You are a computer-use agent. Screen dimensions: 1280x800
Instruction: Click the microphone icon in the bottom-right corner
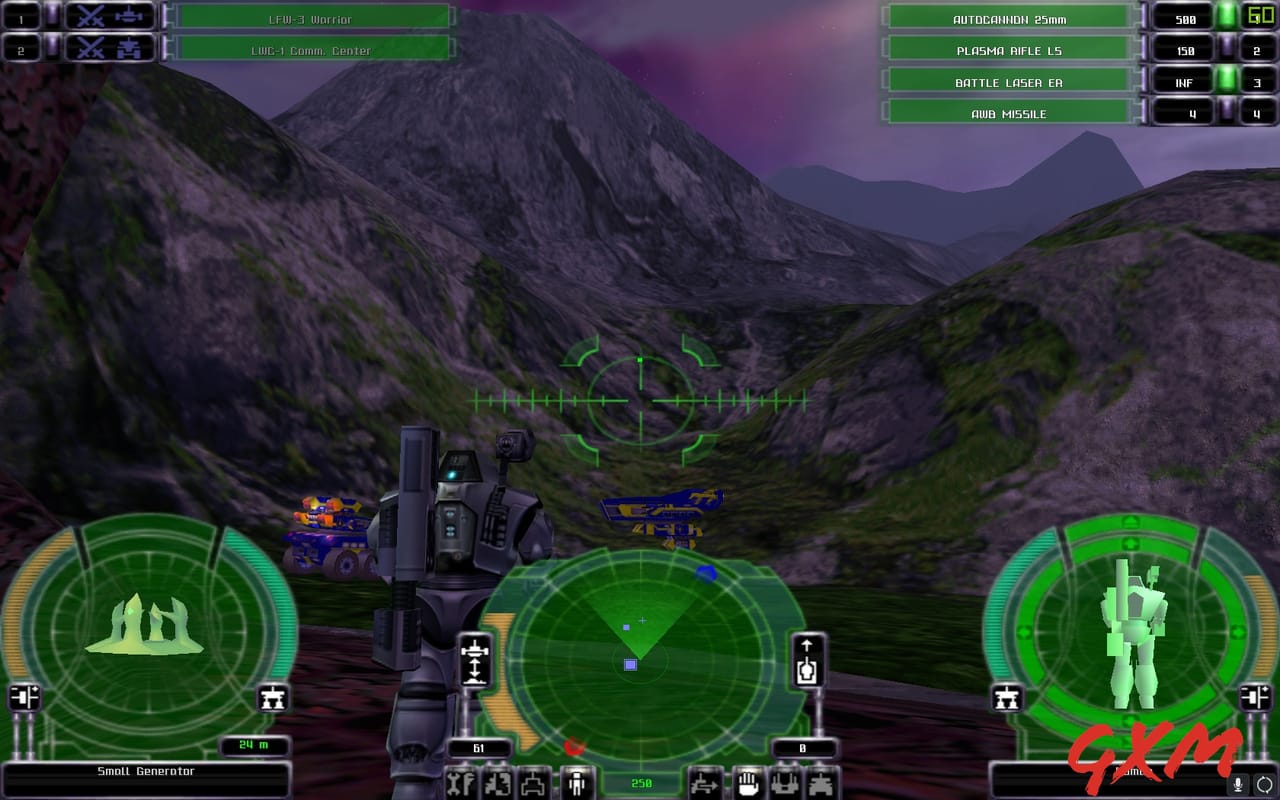pyautogui.click(x=1238, y=784)
